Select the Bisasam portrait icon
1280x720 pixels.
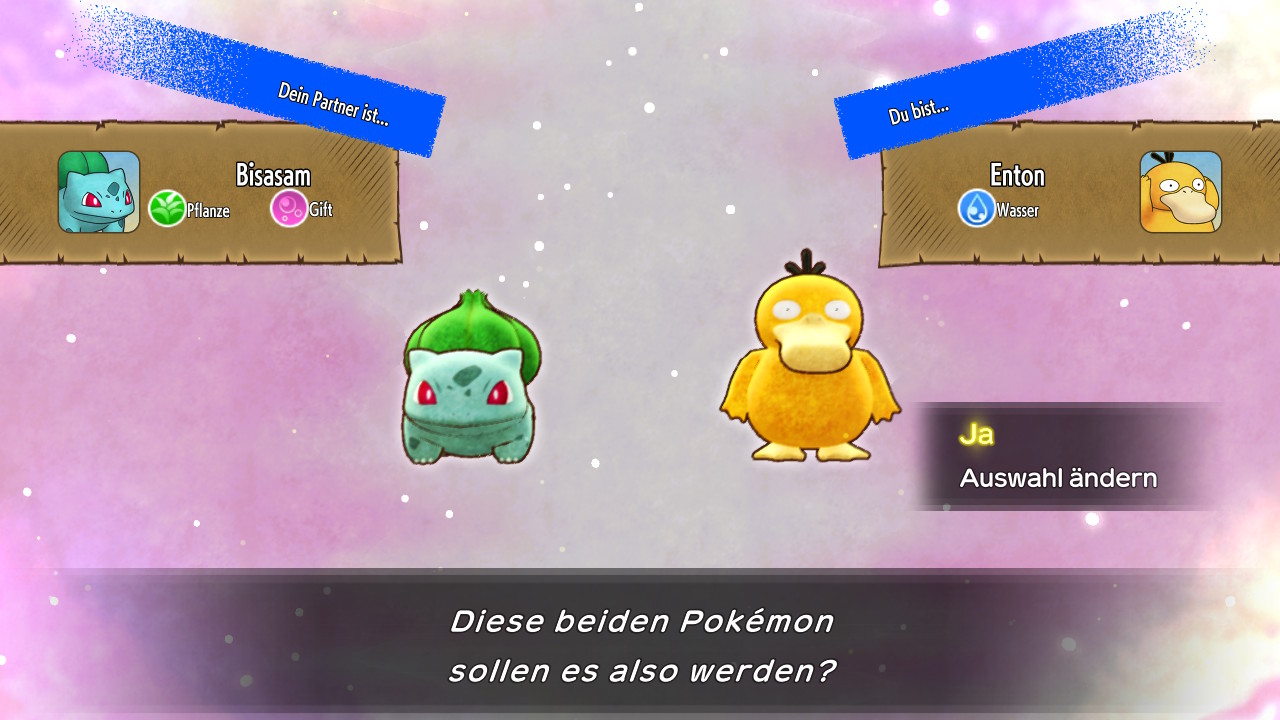99,191
